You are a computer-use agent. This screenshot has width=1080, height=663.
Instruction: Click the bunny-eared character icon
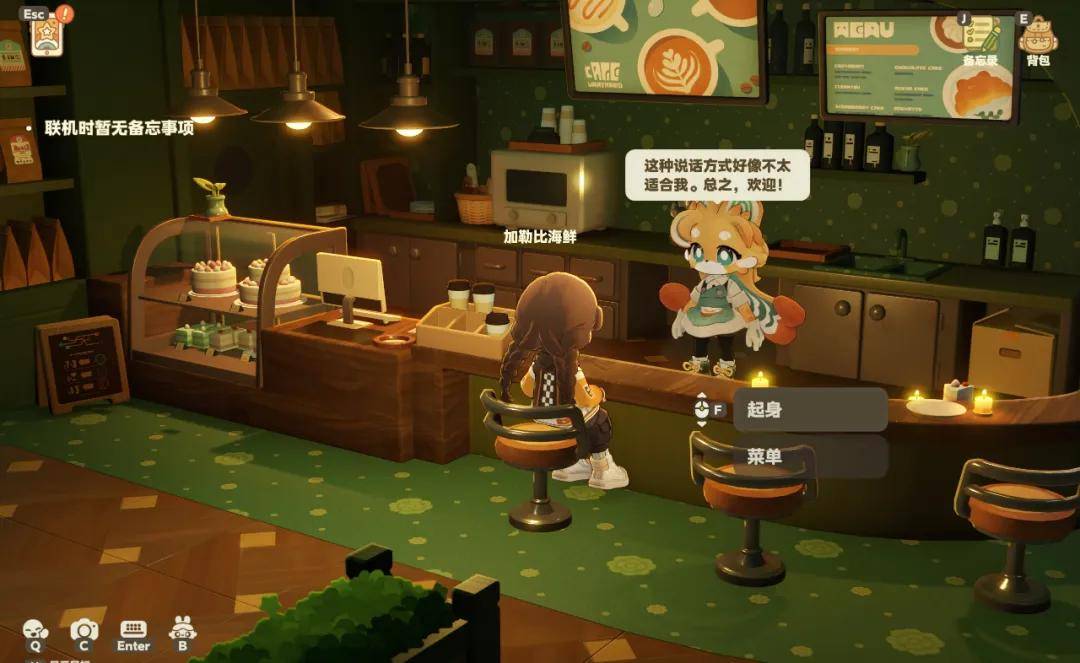(x=183, y=629)
